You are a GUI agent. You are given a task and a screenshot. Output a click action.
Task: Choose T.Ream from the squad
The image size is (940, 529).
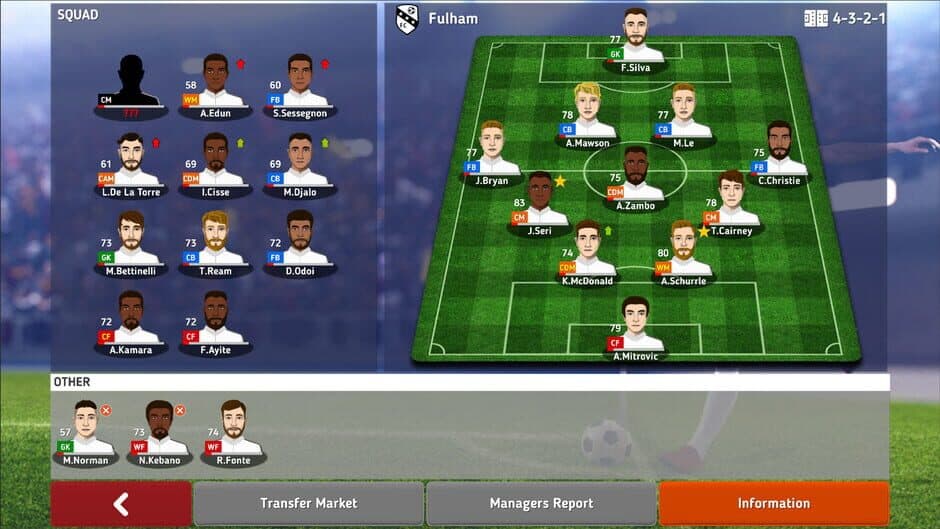(x=215, y=239)
